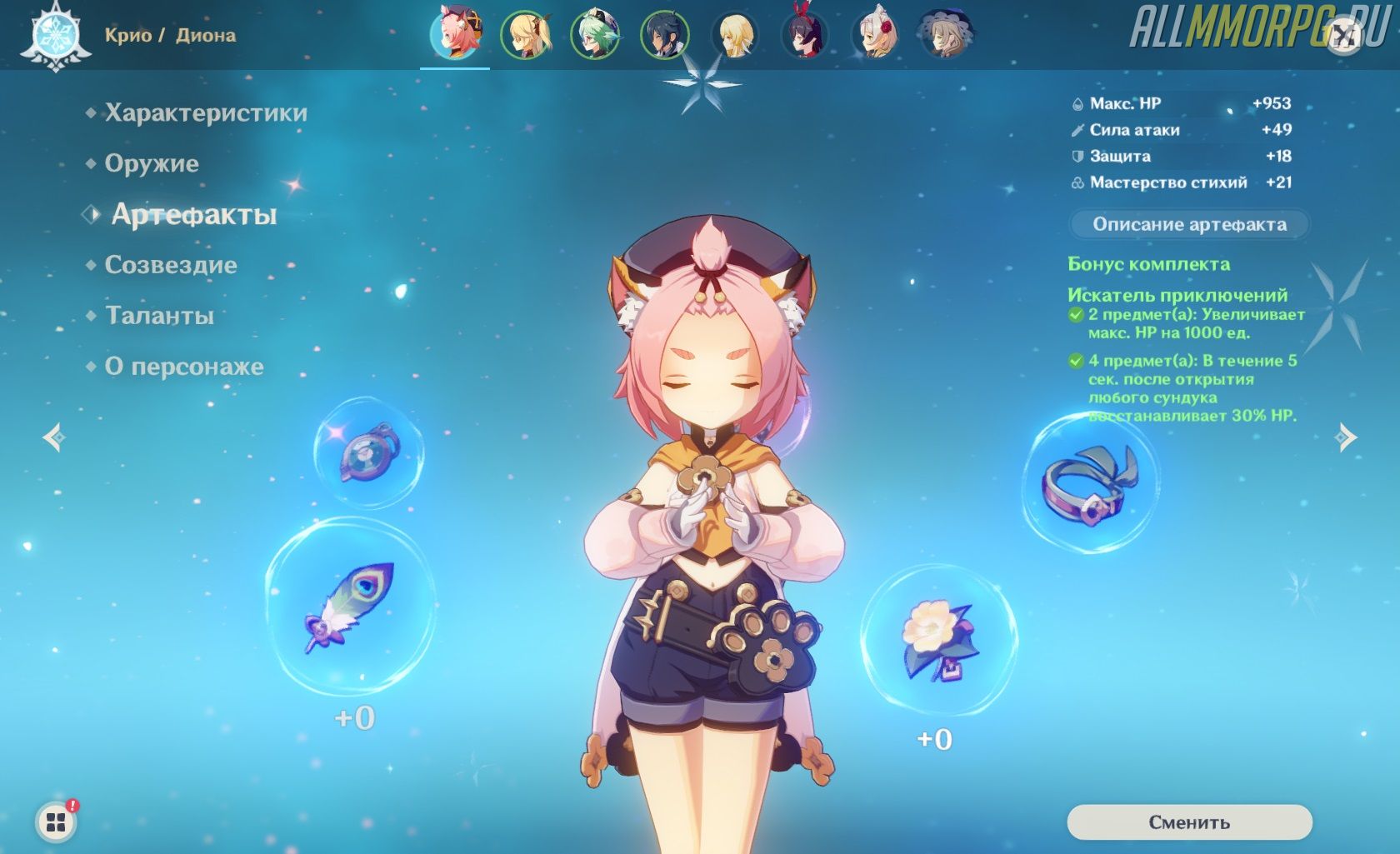The width and height of the screenshot is (1400, 854).
Task: Choose Amber's red-bow portrait
Action: [805, 35]
